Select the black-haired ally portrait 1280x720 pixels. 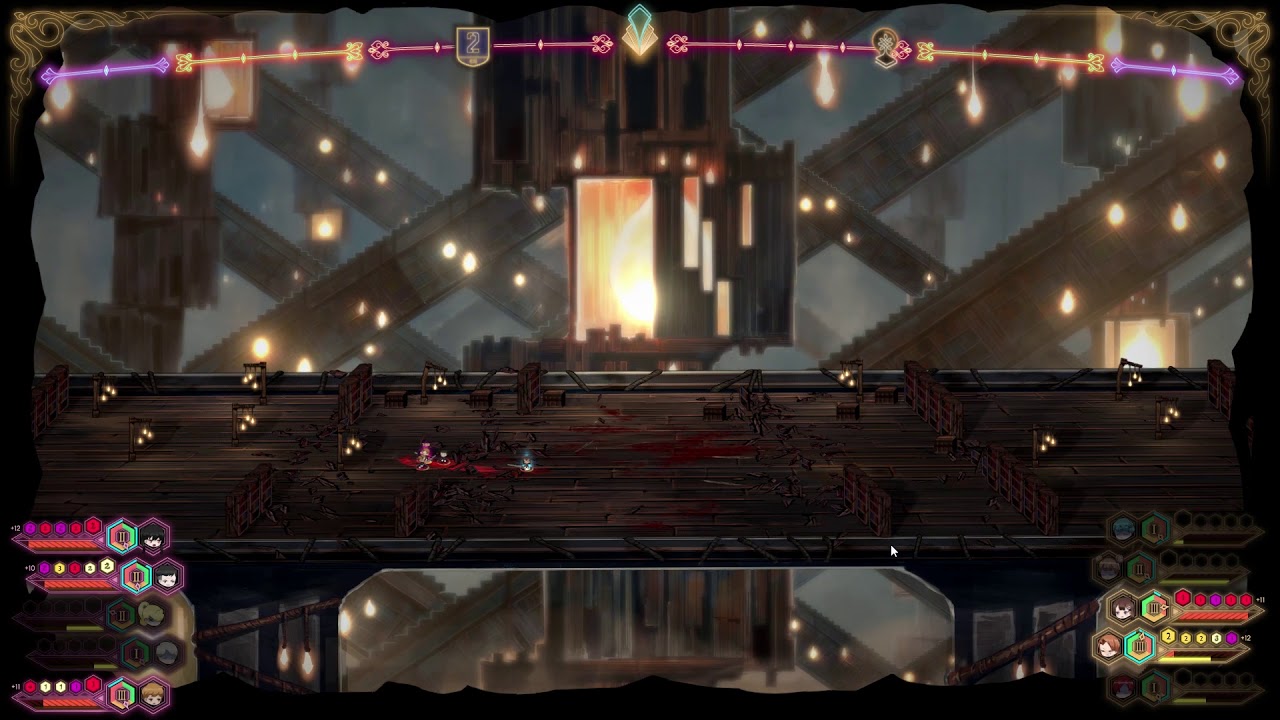[153, 538]
